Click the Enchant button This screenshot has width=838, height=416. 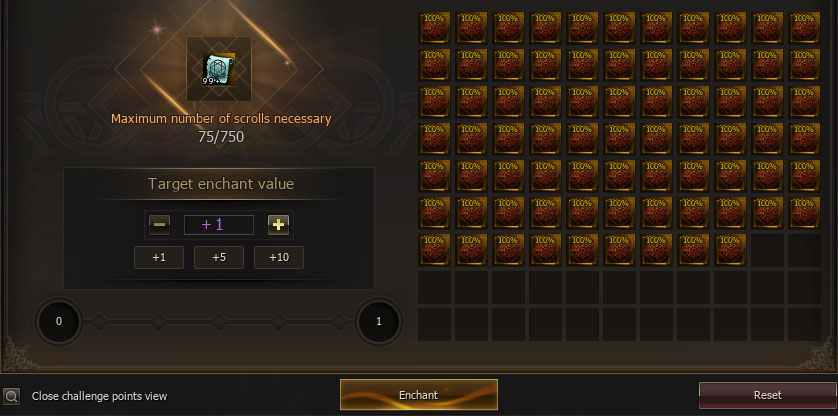tap(418, 394)
